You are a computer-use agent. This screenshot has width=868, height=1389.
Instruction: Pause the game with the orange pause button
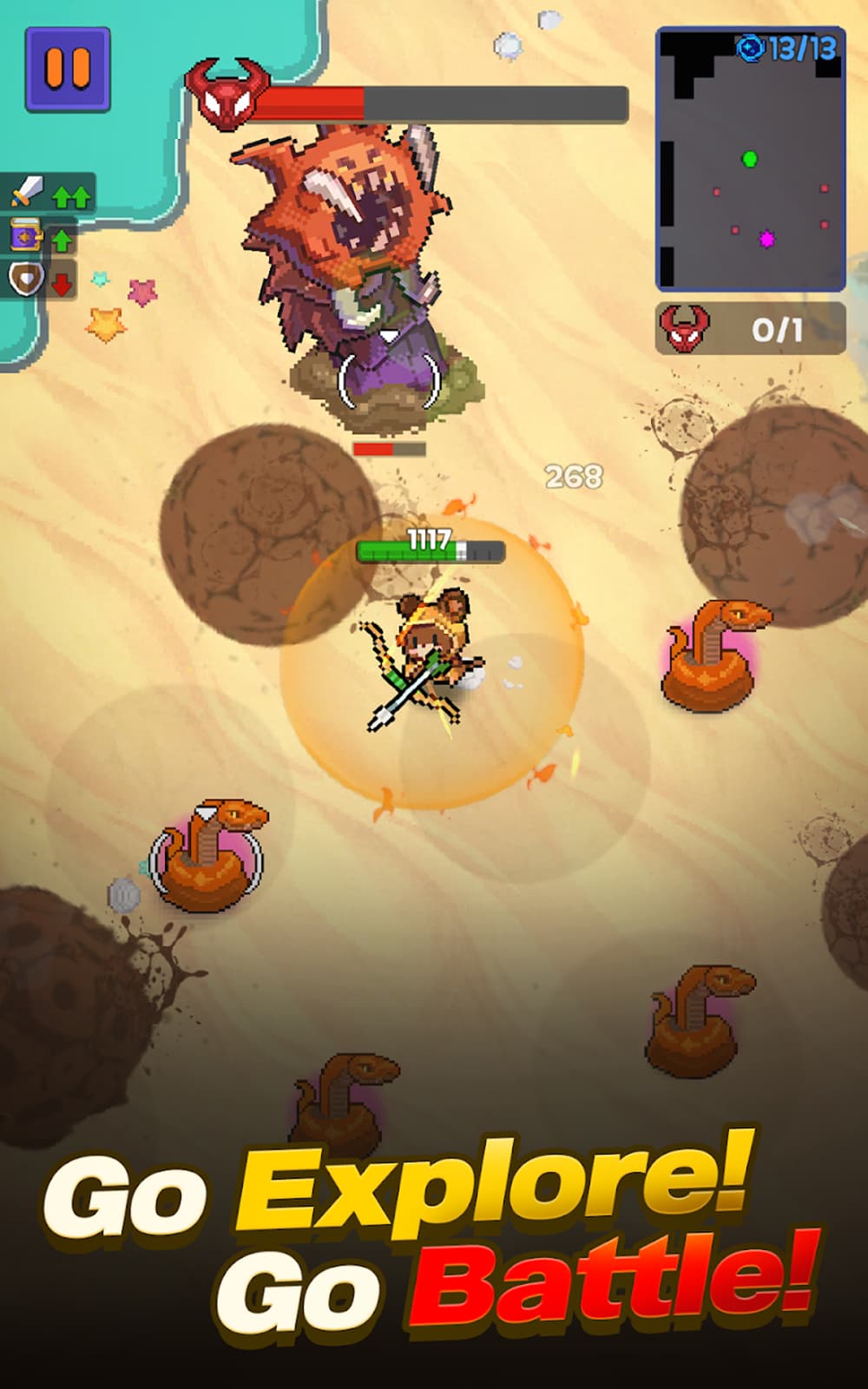point(68,69)
